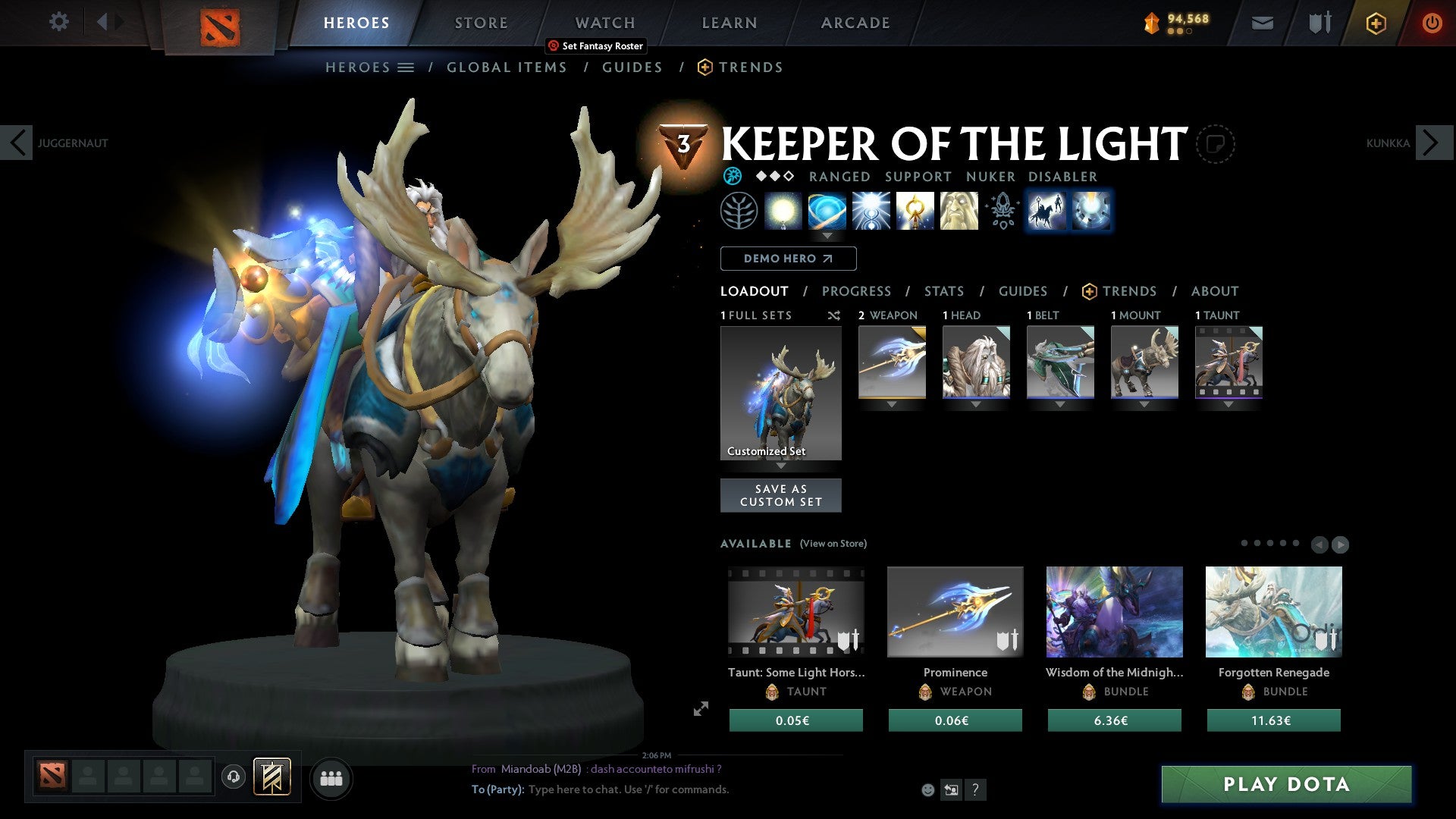
Task: Toggle the Spirit Form ability selection
Action: click(958, 211)
